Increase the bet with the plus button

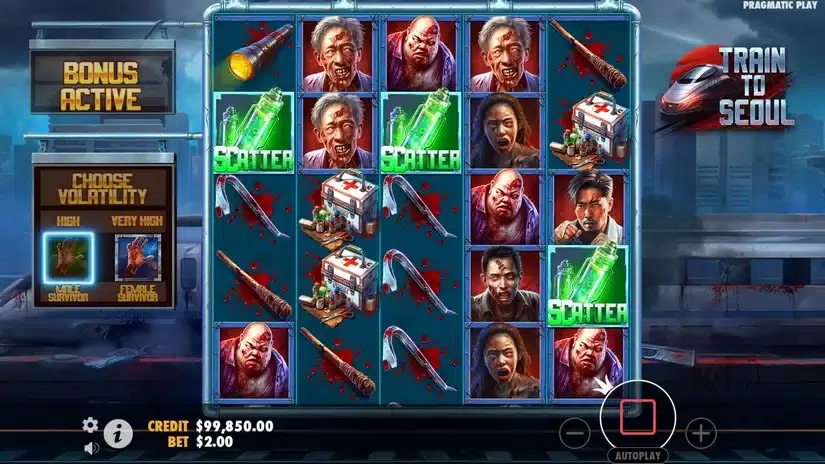click(700, 433)
